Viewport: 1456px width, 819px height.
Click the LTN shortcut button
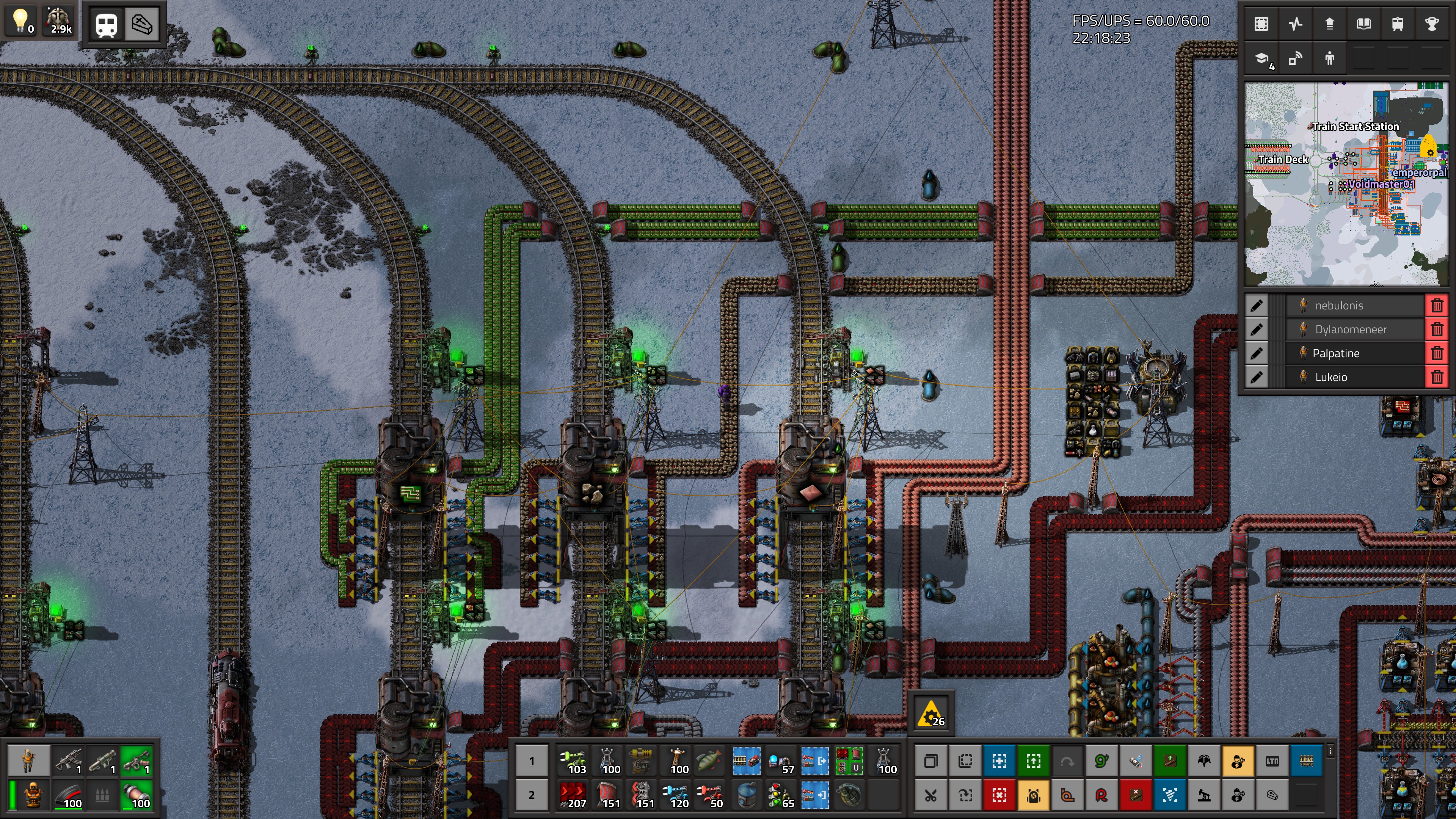pyautogui.click(x=1272, y=761)
